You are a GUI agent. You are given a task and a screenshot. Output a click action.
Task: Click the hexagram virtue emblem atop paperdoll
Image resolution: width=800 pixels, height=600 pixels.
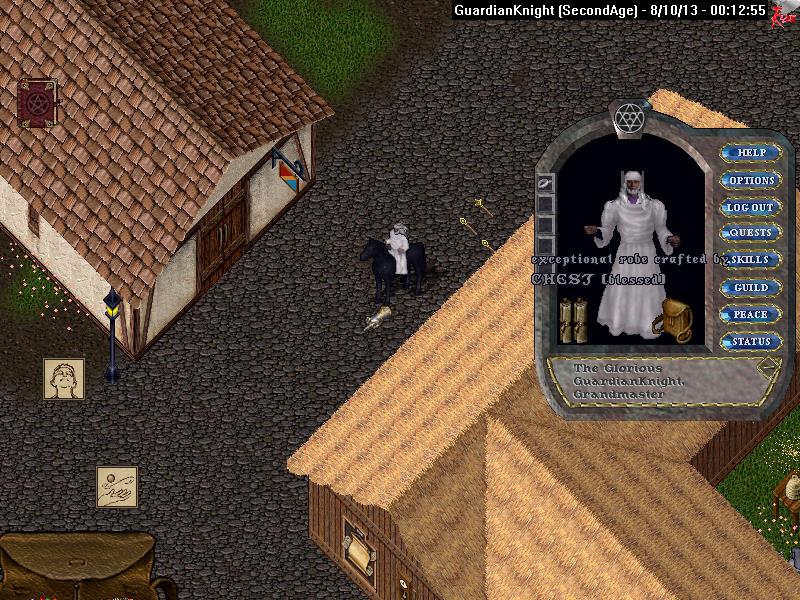coord(630,116)
